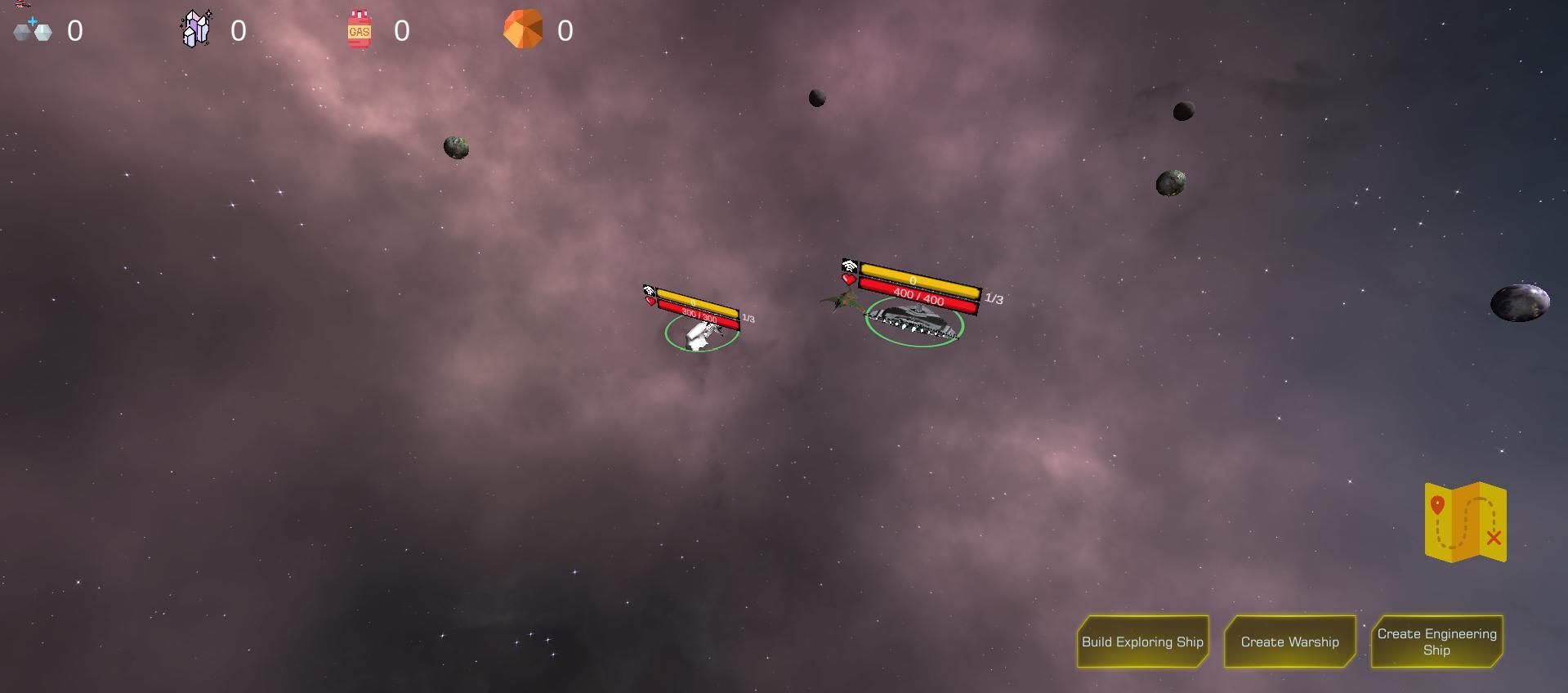Image resolution: width=1568 pixels, height=693 pixels.
Task: Choose Create Engineering Ship
Action: click(x=1436, y=642)
